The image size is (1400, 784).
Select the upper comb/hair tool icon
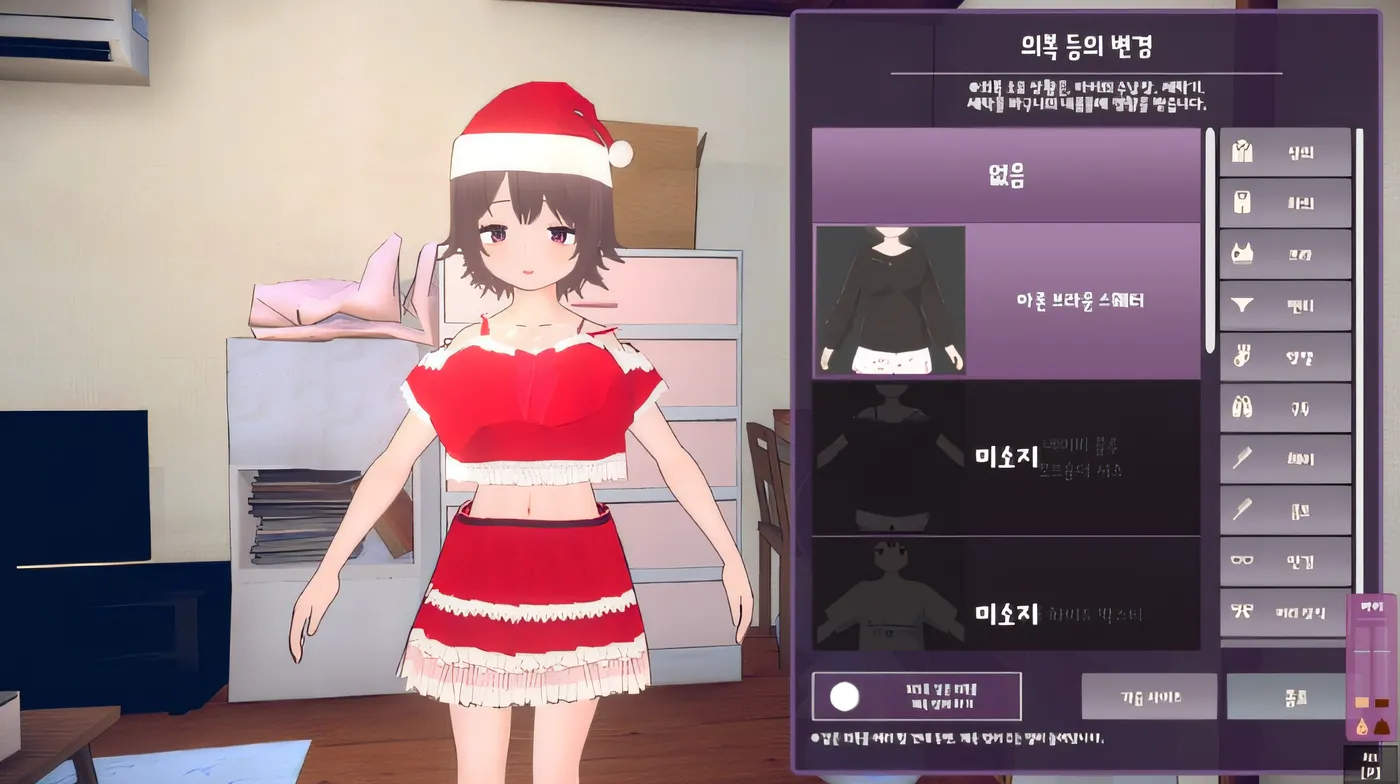[1284, 458]
